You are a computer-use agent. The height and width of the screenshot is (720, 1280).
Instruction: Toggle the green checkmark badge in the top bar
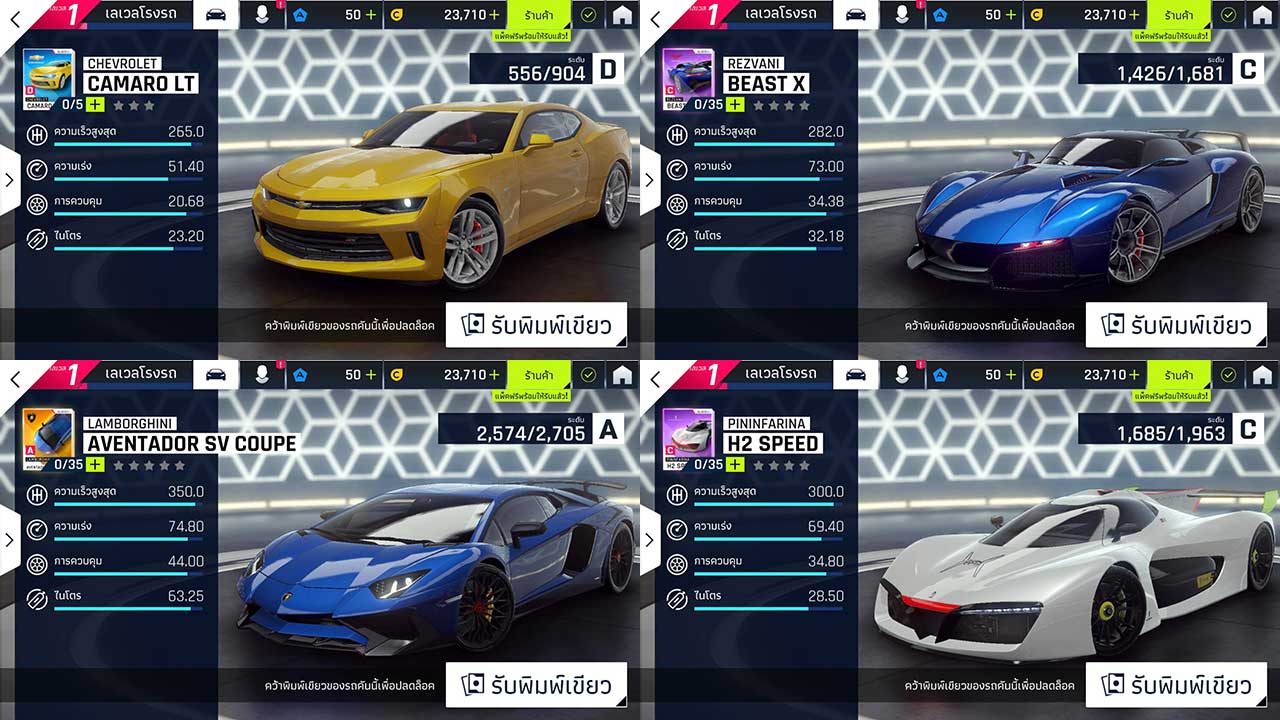click(x=589, y=15)
